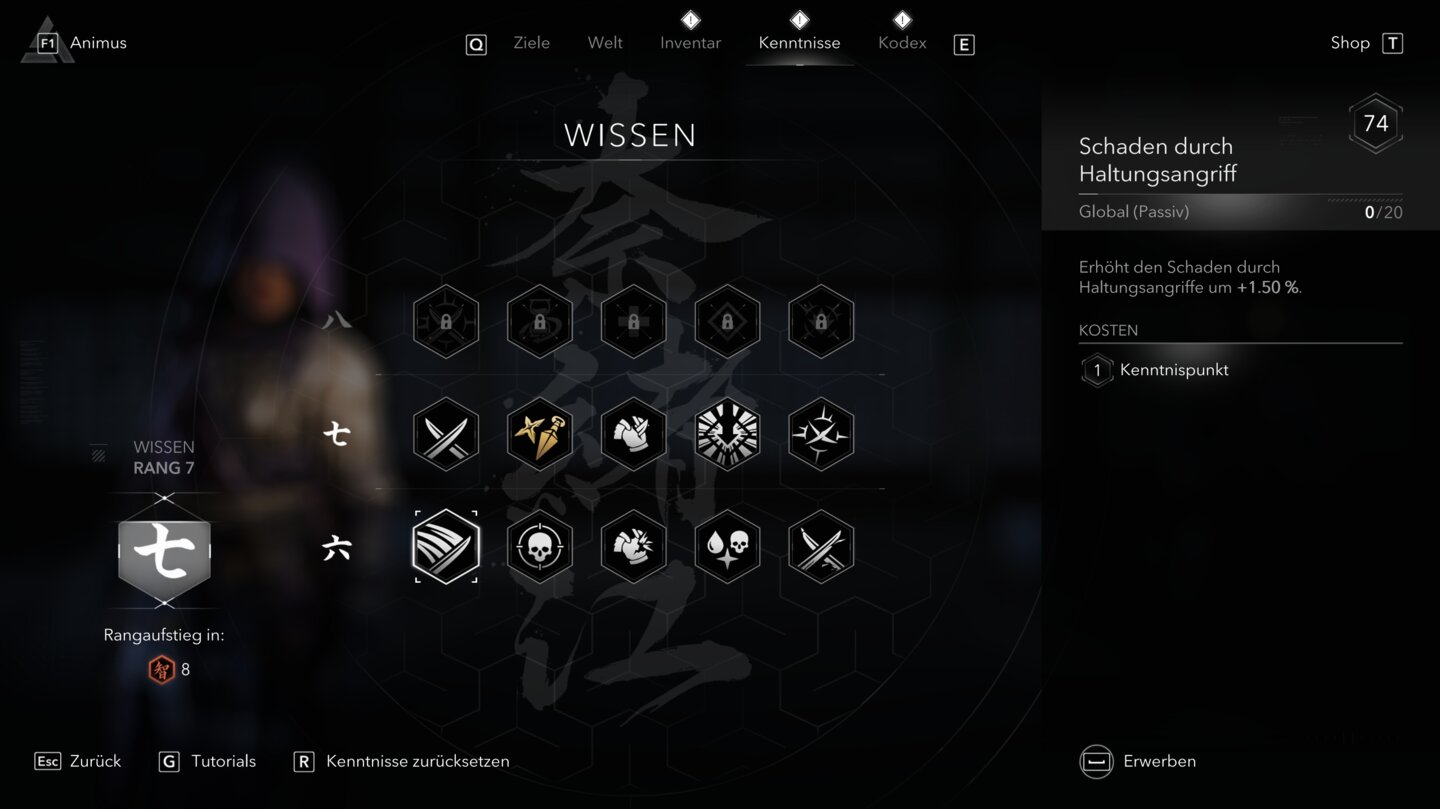Select the highlighted slash-marks skill icon
Image resolution: width=1440 pixels, height=809 pixels.
pos(446,547)
